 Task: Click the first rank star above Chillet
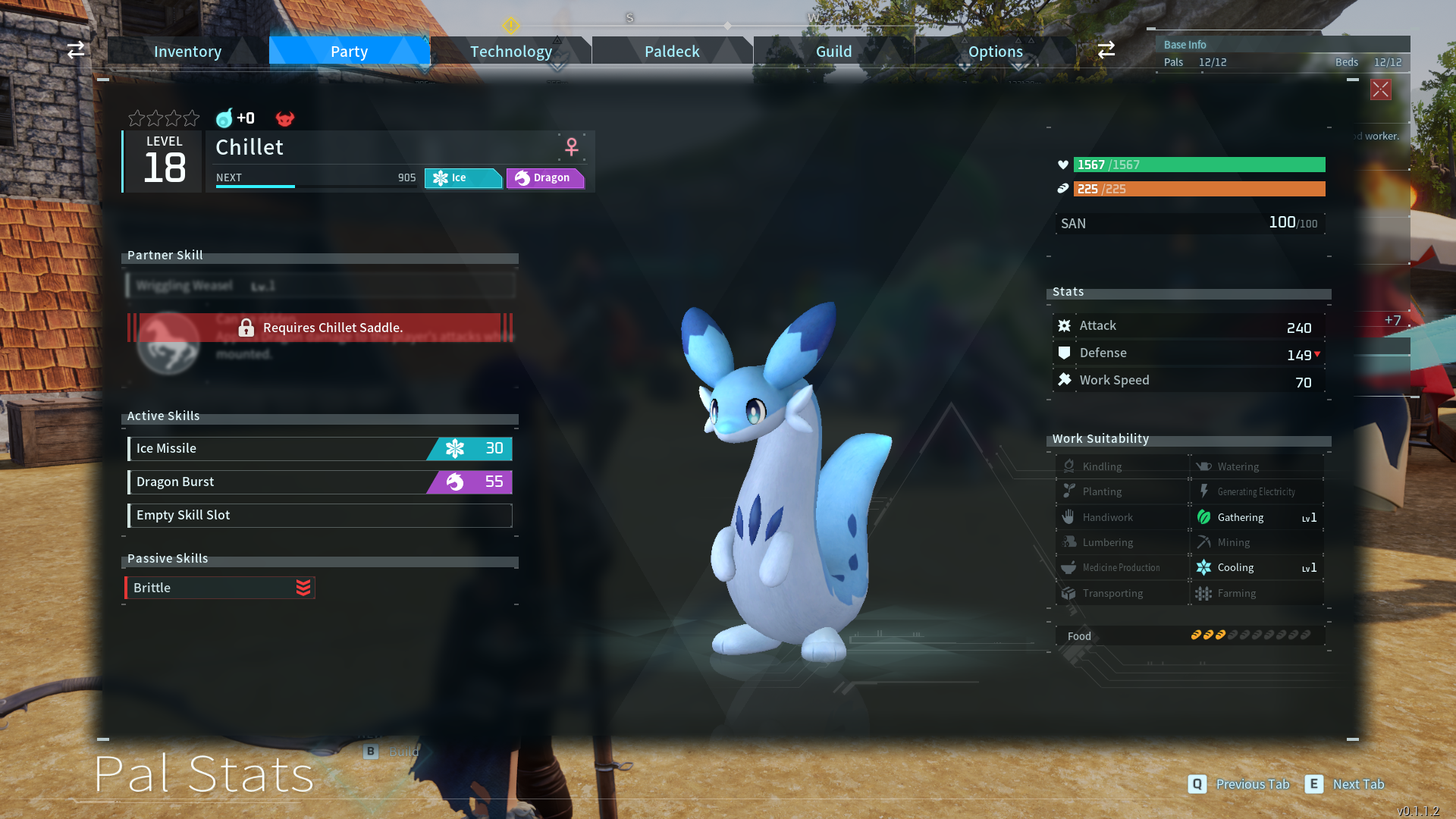(137, 118)
